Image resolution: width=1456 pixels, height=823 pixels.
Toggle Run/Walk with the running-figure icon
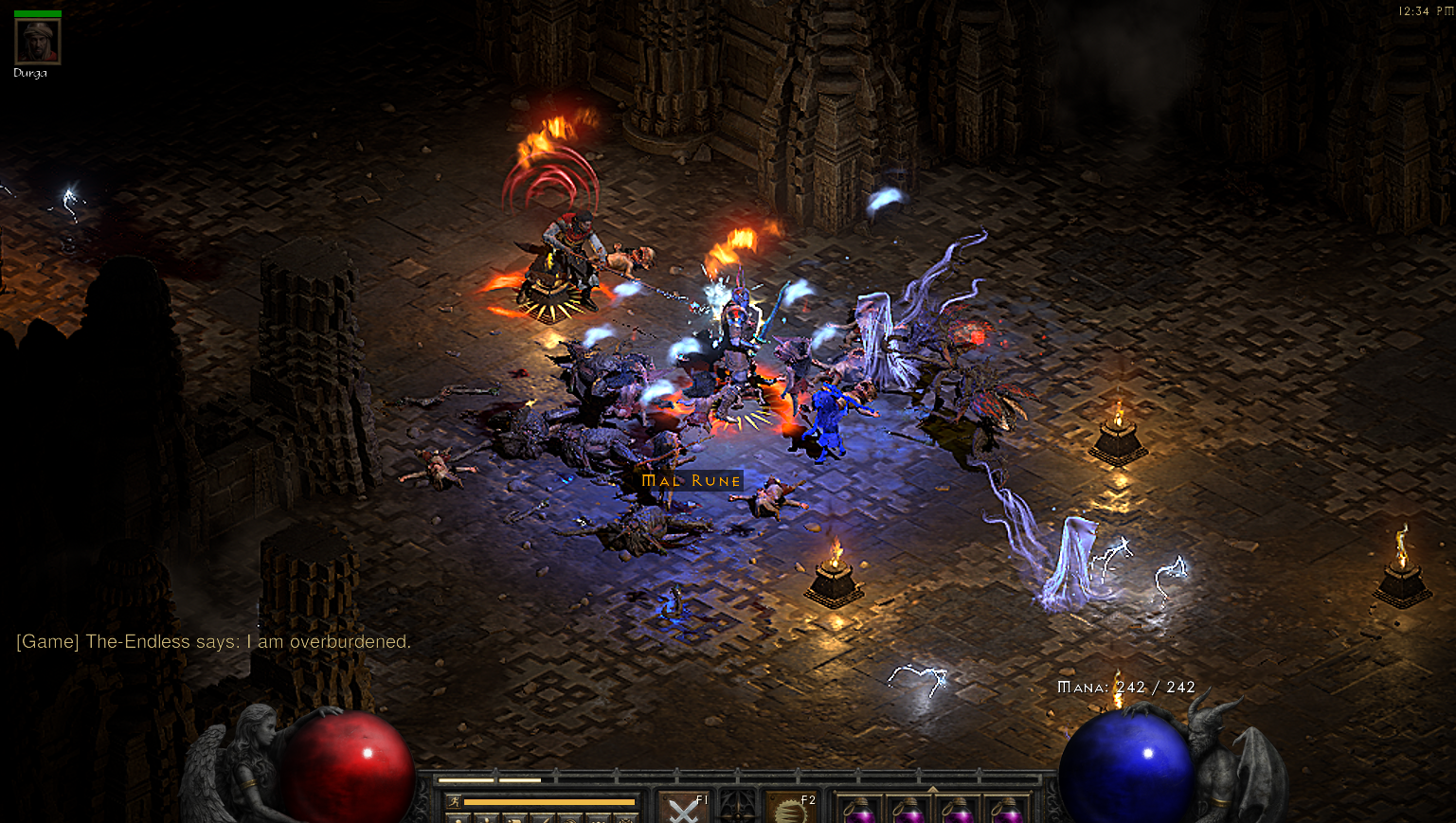pos(453,801)
